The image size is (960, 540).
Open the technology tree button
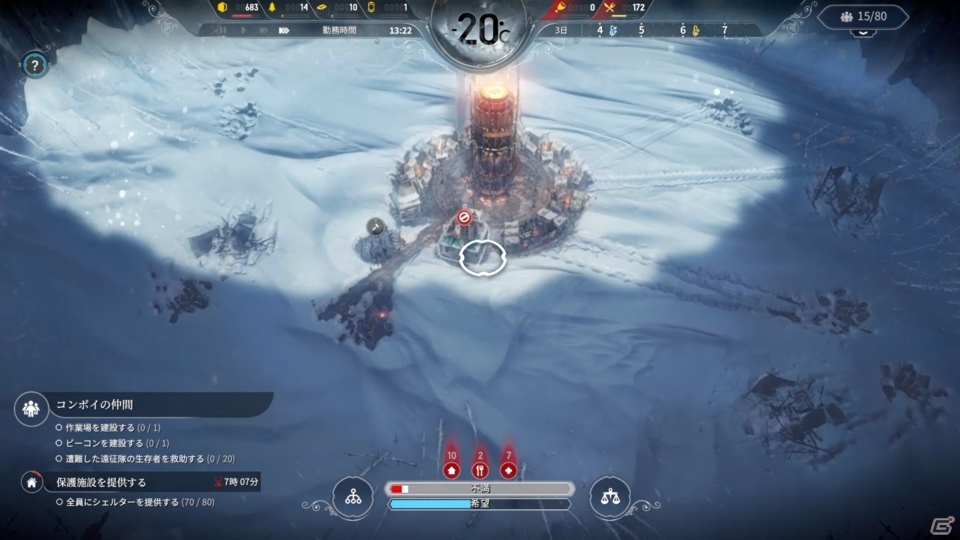[352, 497]
